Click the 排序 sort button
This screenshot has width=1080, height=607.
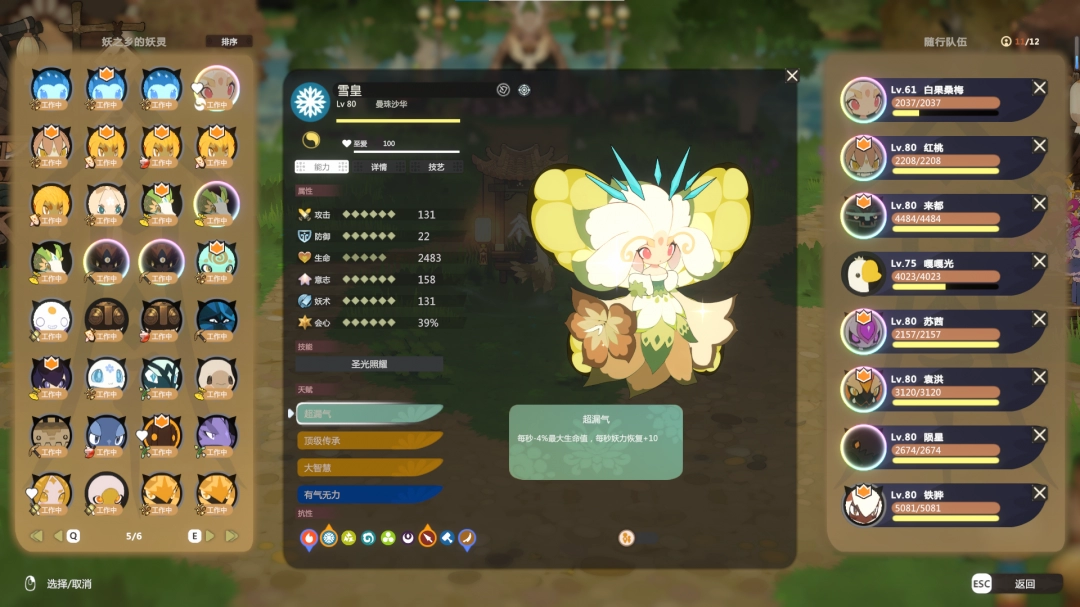click(x=229, y=42)
